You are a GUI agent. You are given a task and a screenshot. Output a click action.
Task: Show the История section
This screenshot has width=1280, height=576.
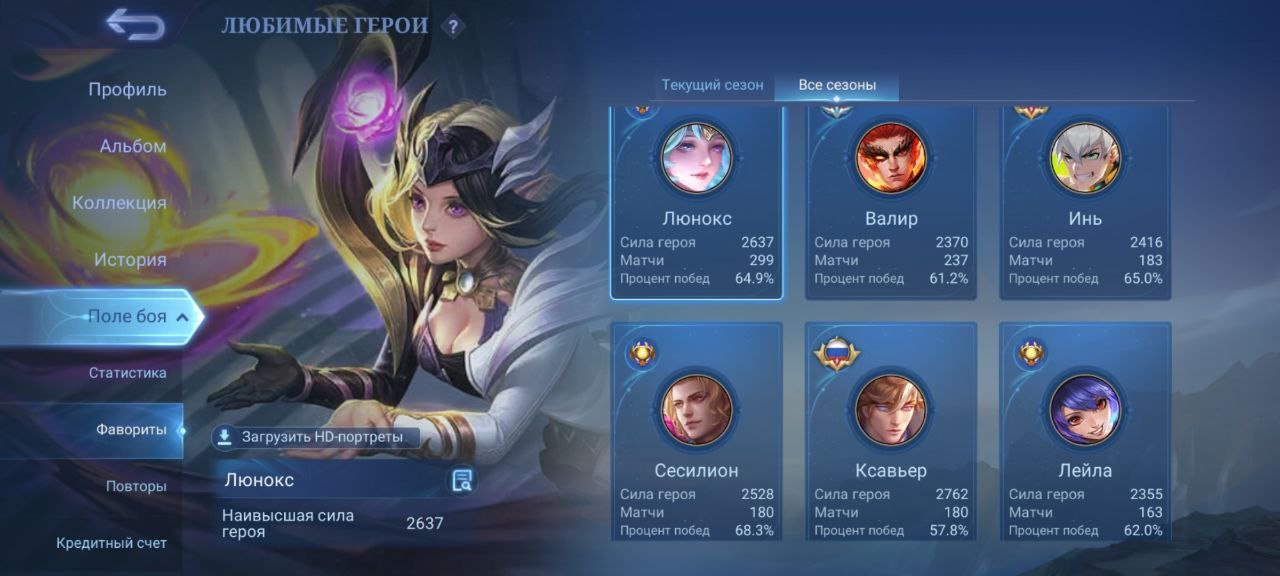130,260
